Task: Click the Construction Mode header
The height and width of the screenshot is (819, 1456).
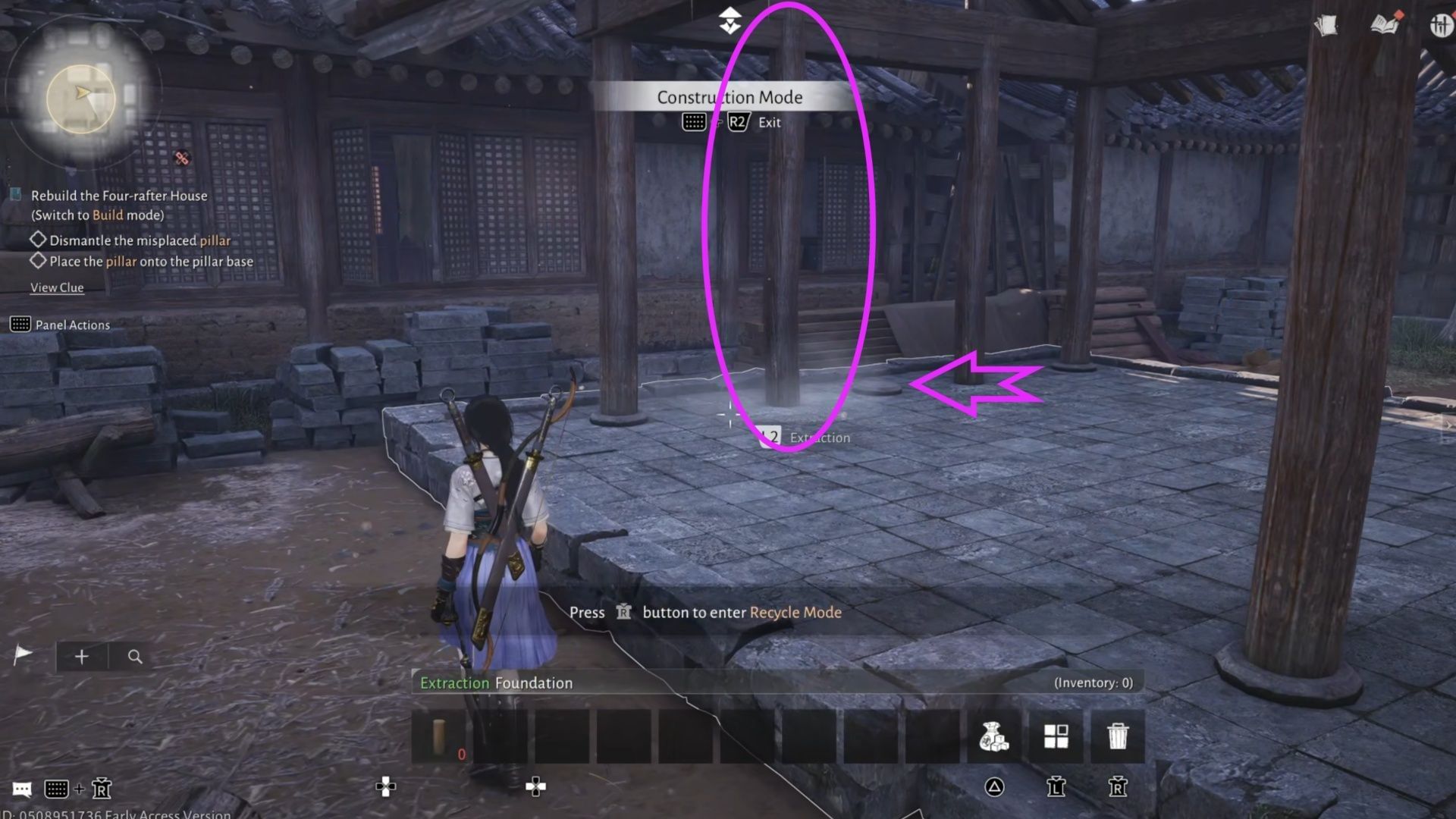Action: coord(730,97)
